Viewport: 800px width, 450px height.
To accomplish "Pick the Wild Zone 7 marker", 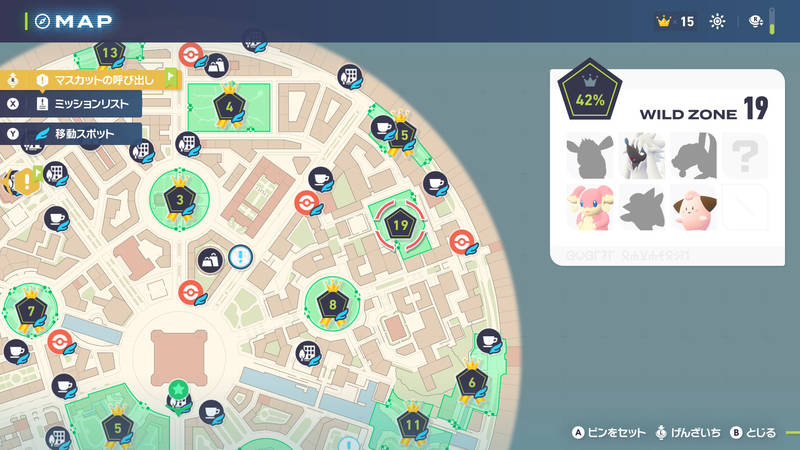I will 30,311.
